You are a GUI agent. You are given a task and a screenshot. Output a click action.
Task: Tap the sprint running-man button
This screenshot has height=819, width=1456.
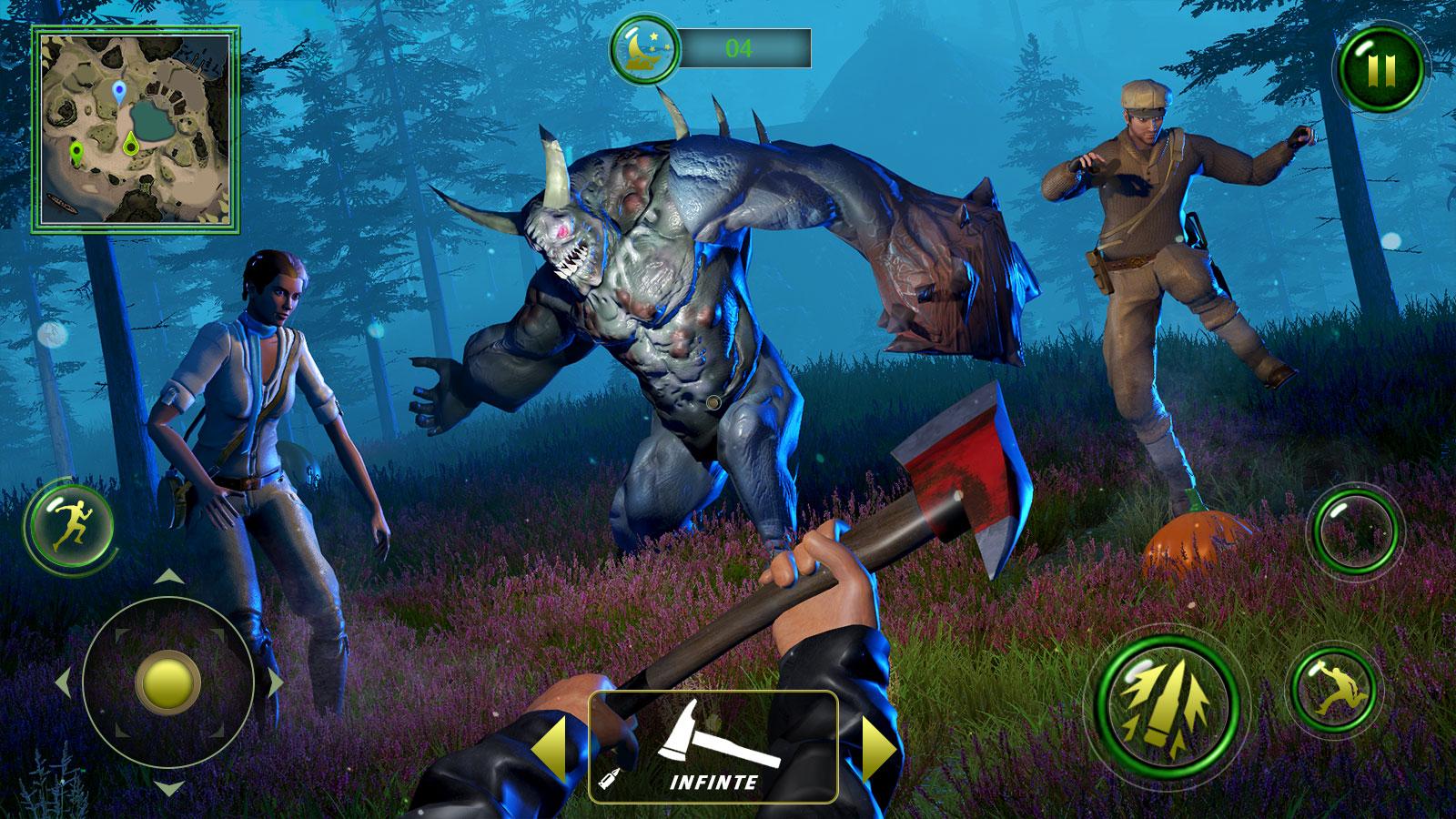click(70, 526)
